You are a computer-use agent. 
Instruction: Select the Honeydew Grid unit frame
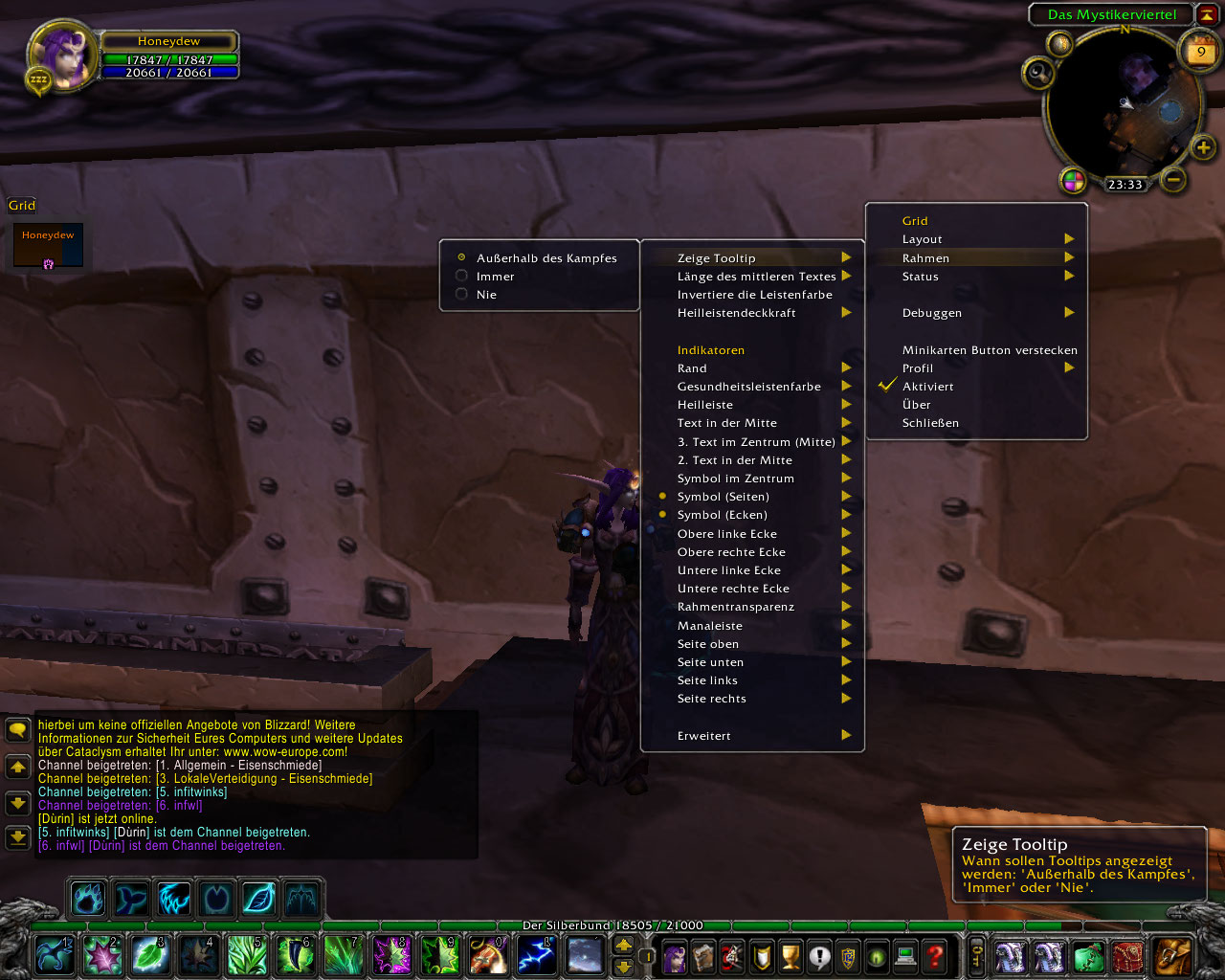[48, 245]
